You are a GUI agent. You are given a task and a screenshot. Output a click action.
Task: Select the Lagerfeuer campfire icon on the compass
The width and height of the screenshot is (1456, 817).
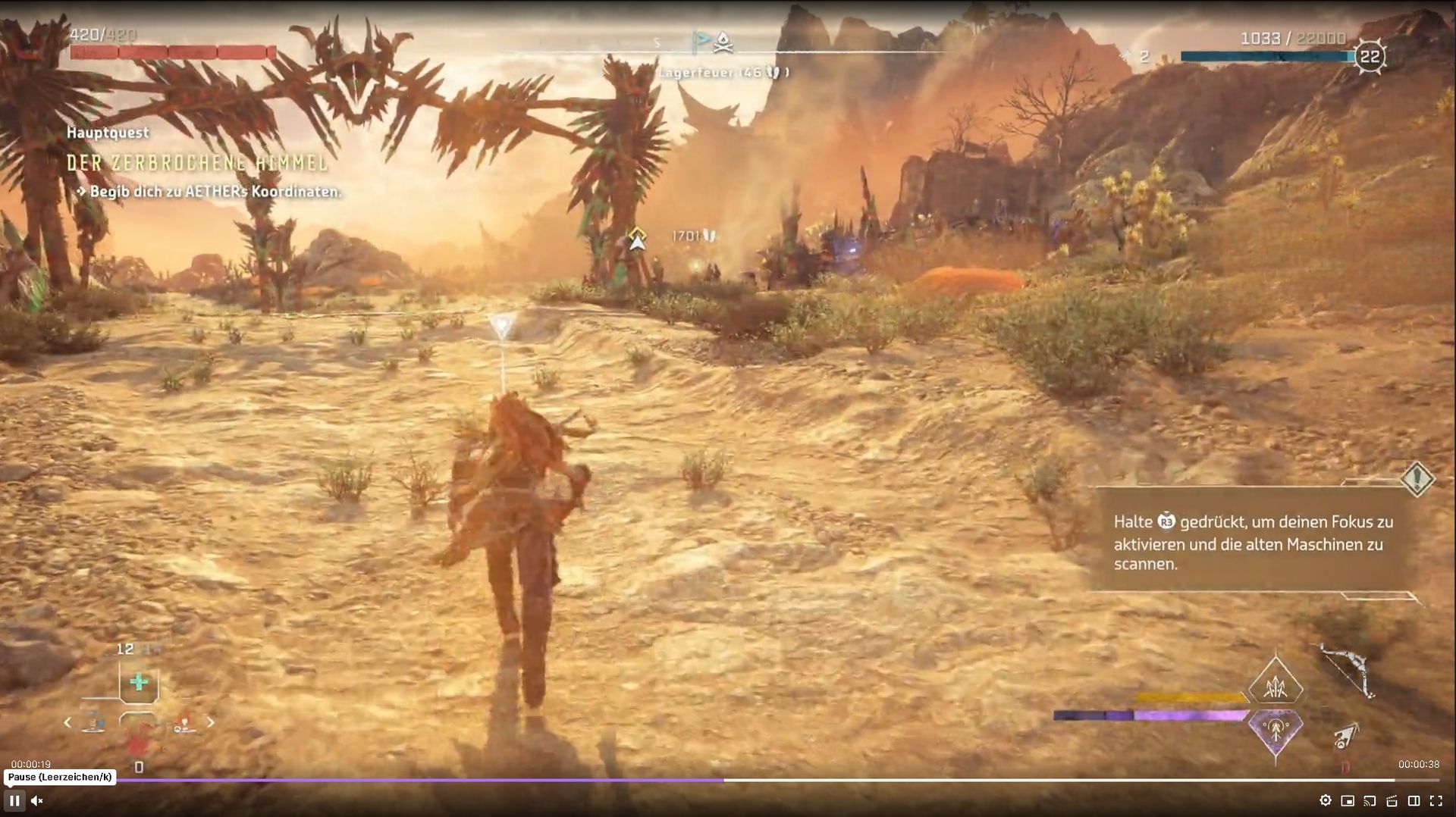tap(723, 42)
